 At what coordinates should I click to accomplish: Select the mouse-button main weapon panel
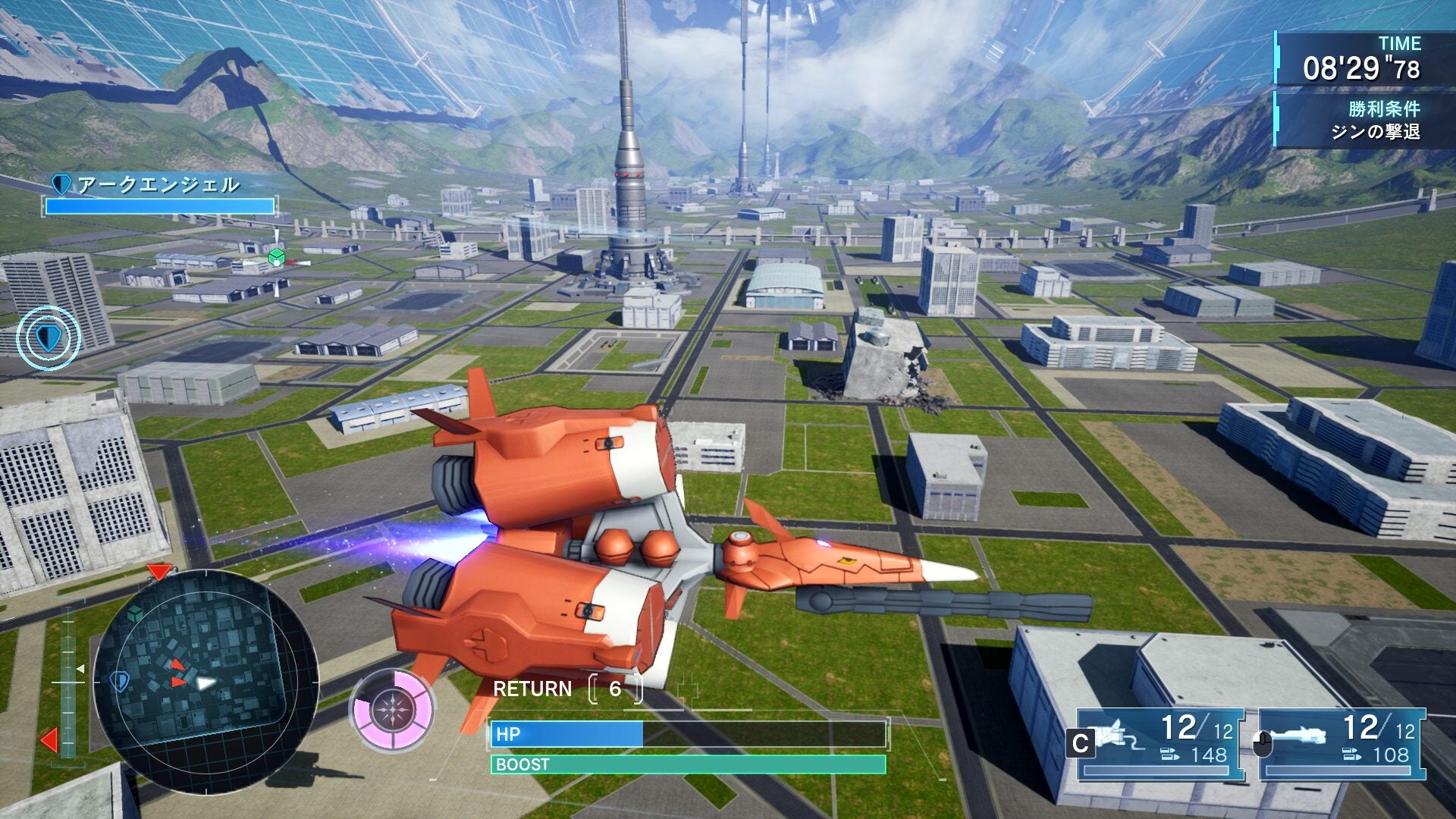(x=1341, y=744)
